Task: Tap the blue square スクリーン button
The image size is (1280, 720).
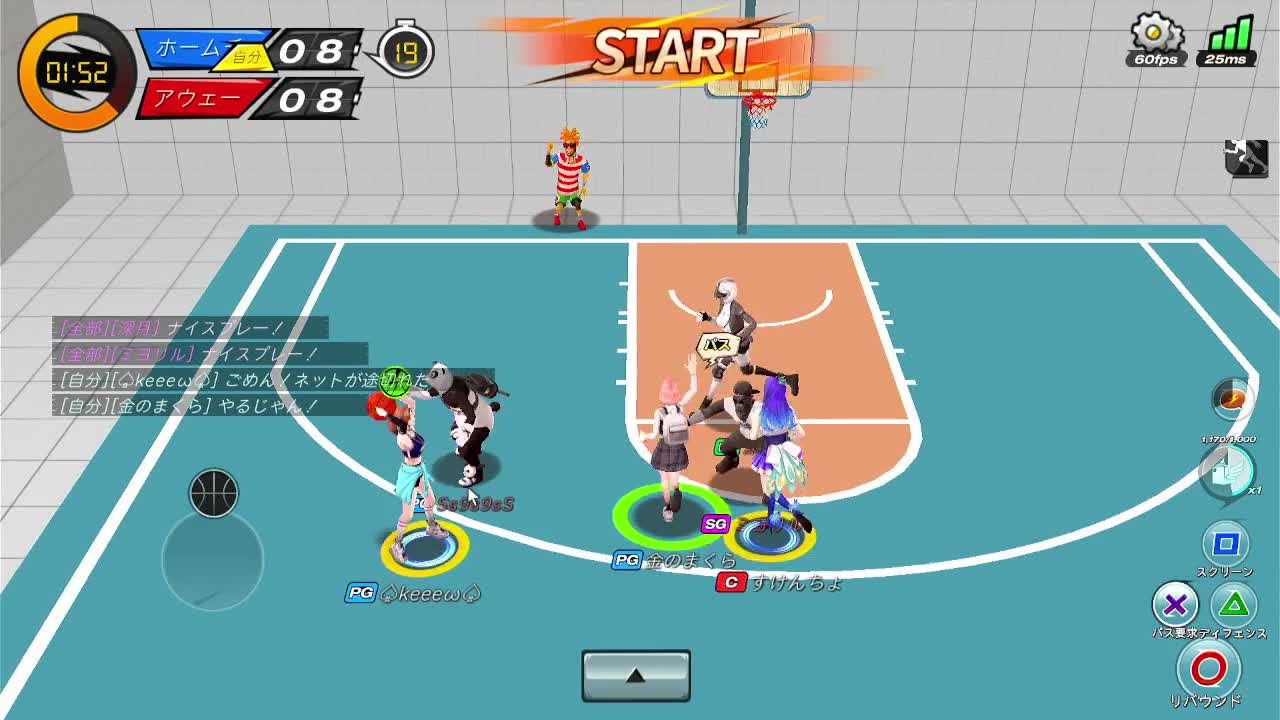Action: point(1225,544)
